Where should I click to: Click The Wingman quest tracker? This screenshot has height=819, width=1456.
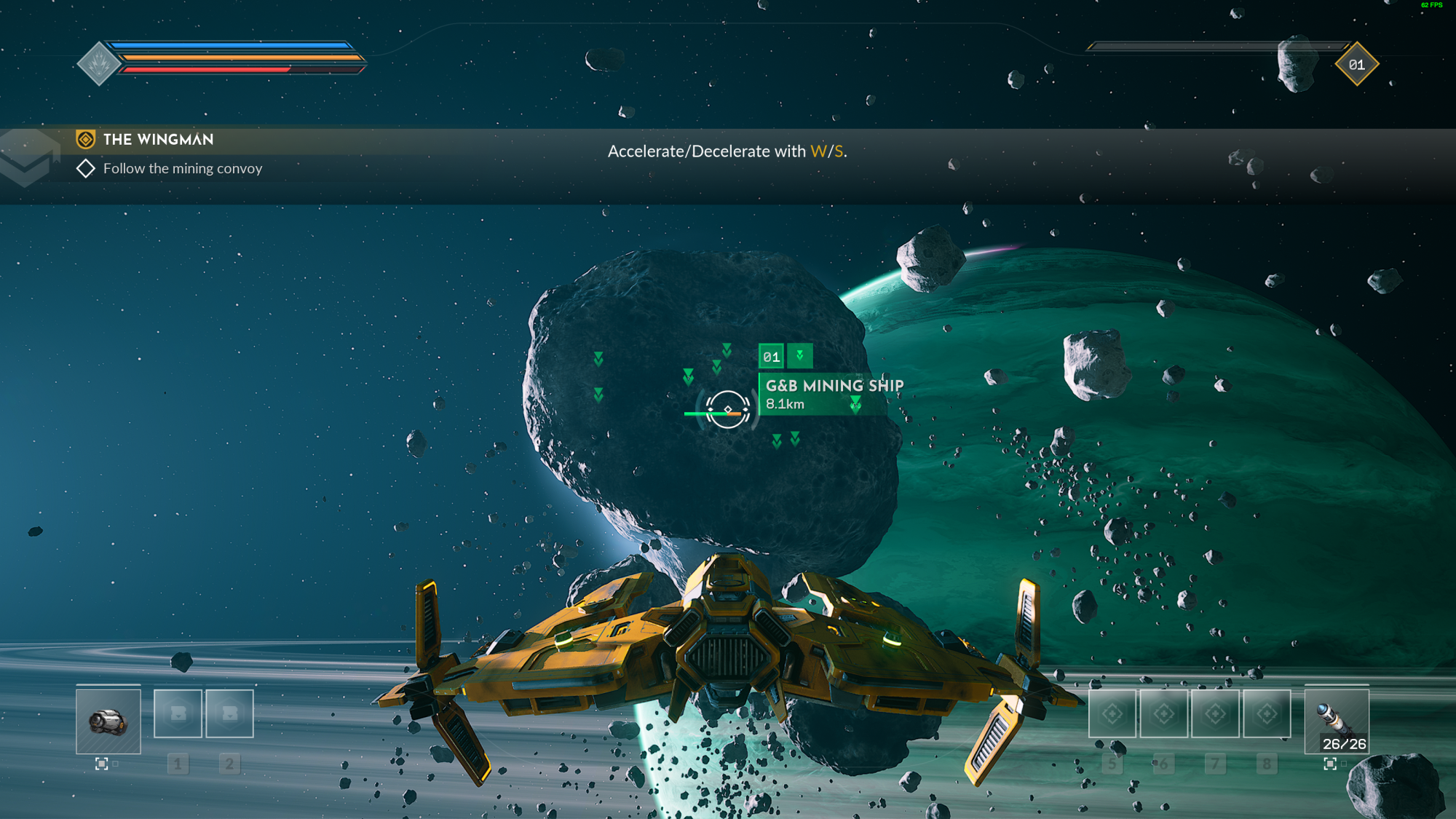(x=158, y=139)
